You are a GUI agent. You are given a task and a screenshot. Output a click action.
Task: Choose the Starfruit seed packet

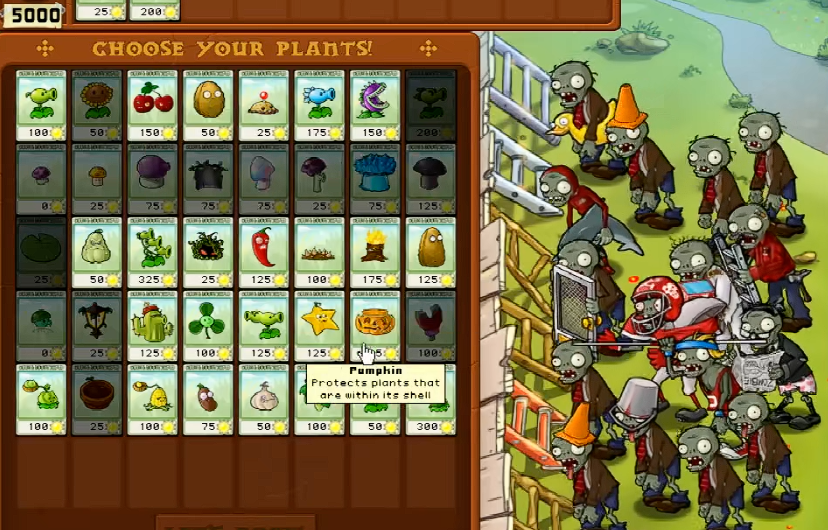(320, 326)
